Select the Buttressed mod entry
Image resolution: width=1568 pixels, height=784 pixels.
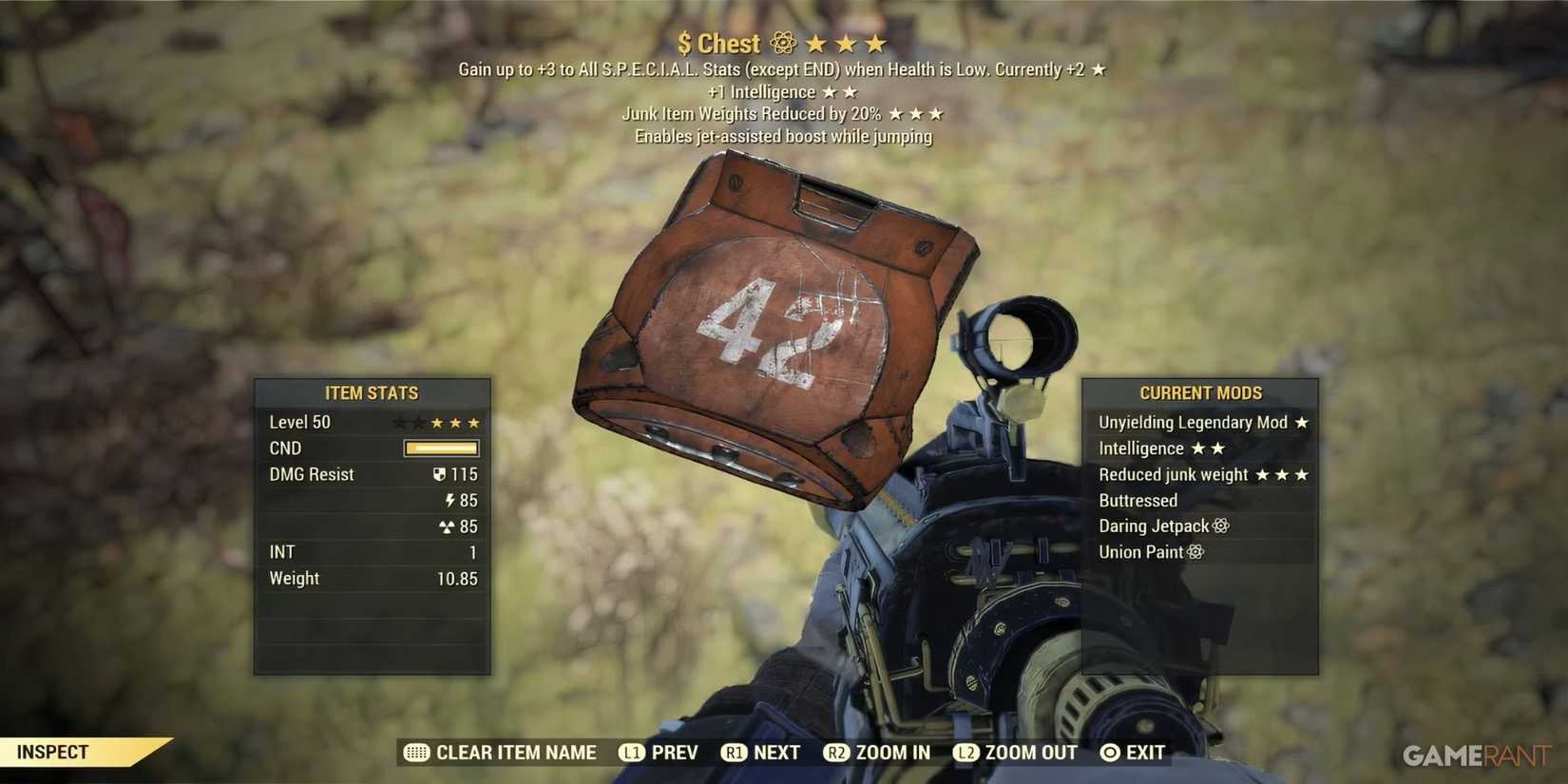point(1138,500)
